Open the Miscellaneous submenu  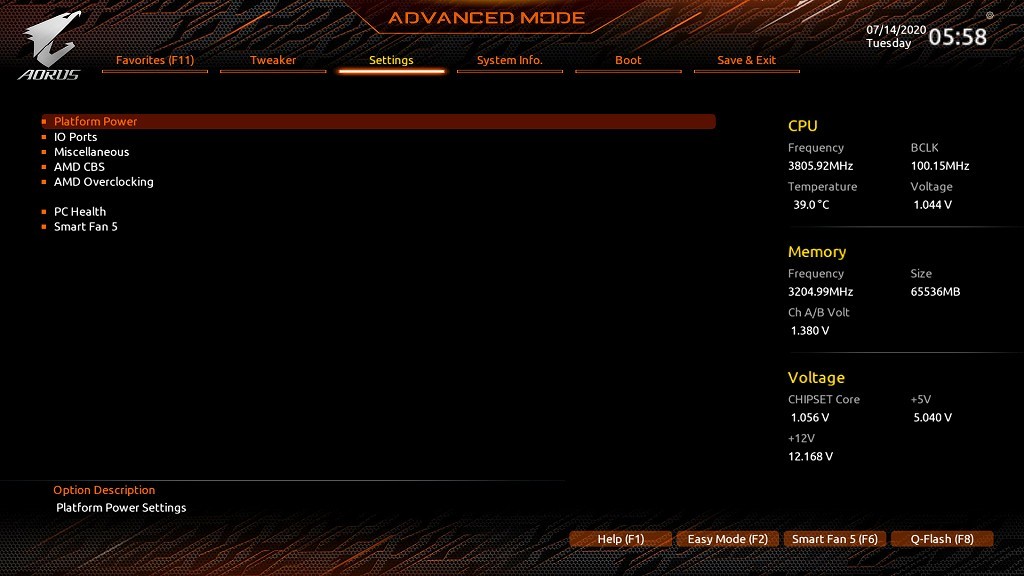pos(91,152)
